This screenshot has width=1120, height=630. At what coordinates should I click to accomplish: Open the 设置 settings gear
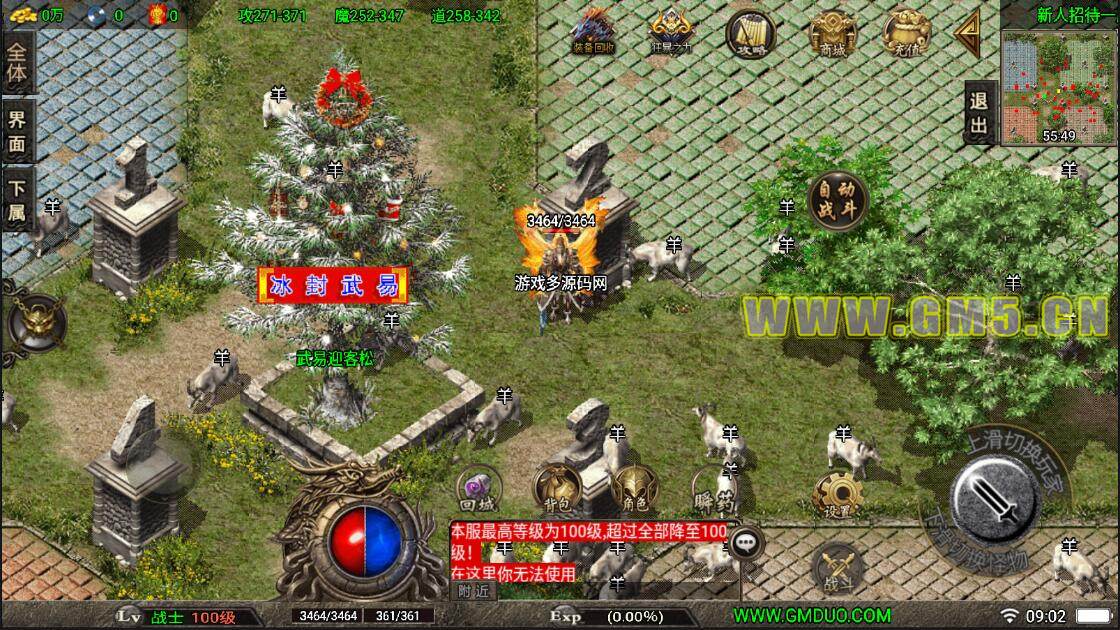coord(837,494)
